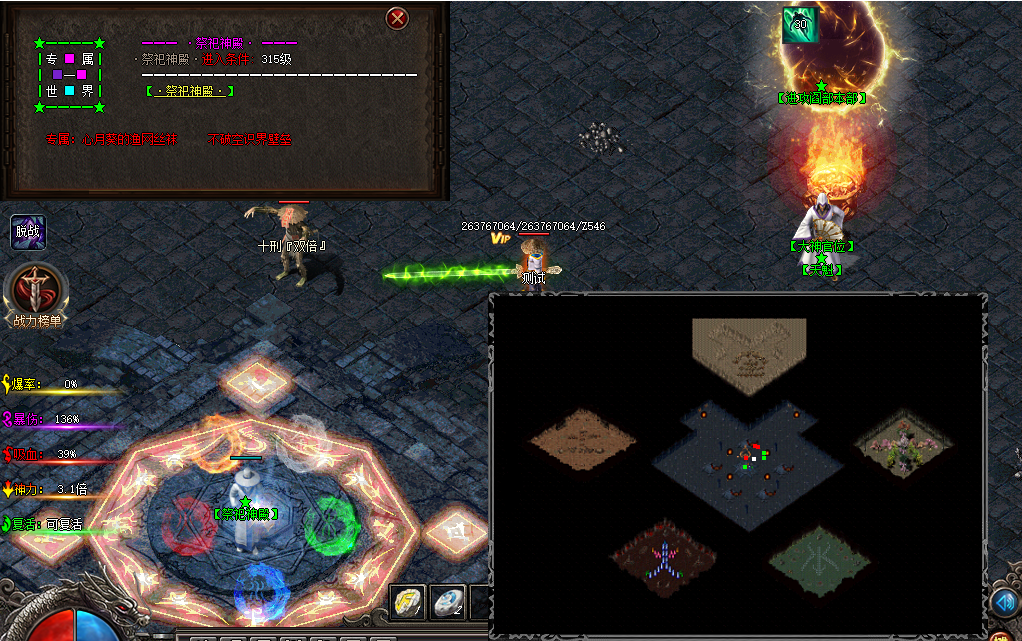
Task: Select the central dark blue plaza on the map
Action: tap(748, 462)
